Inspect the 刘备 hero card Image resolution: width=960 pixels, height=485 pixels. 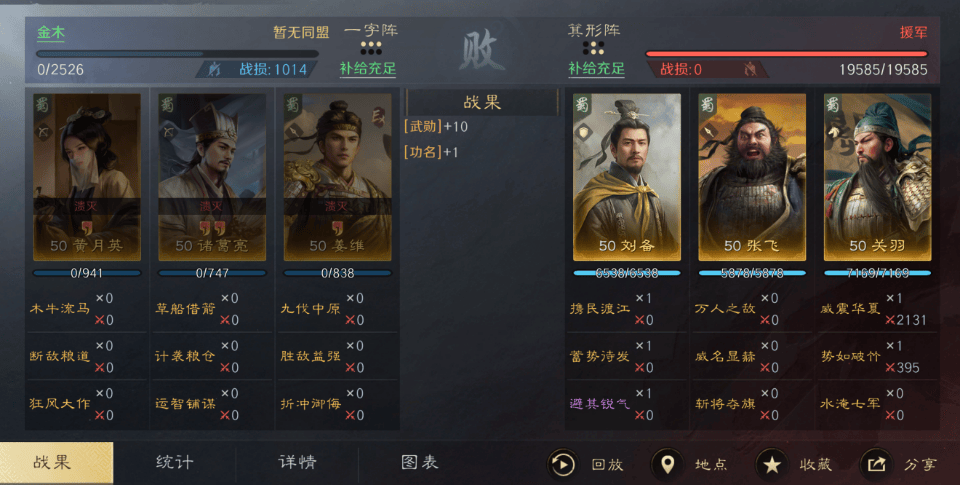pos(627,177)
